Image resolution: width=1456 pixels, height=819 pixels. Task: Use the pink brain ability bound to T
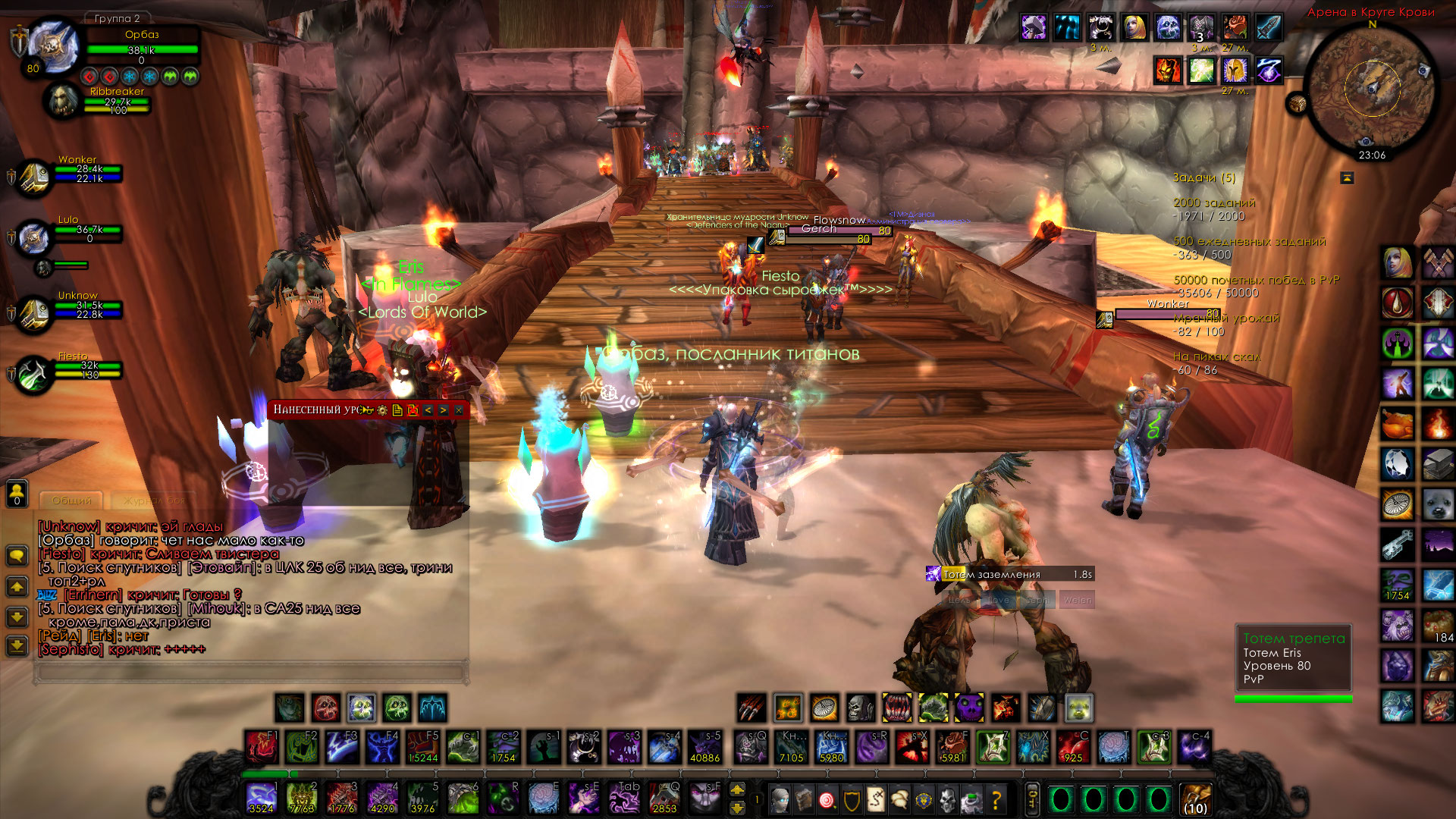(x=1113, y=747)
